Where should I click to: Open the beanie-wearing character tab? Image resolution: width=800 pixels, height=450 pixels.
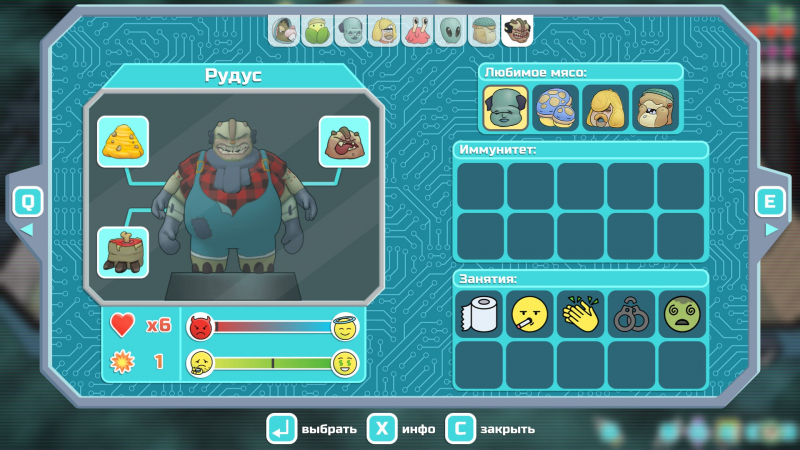pos(483,31)
